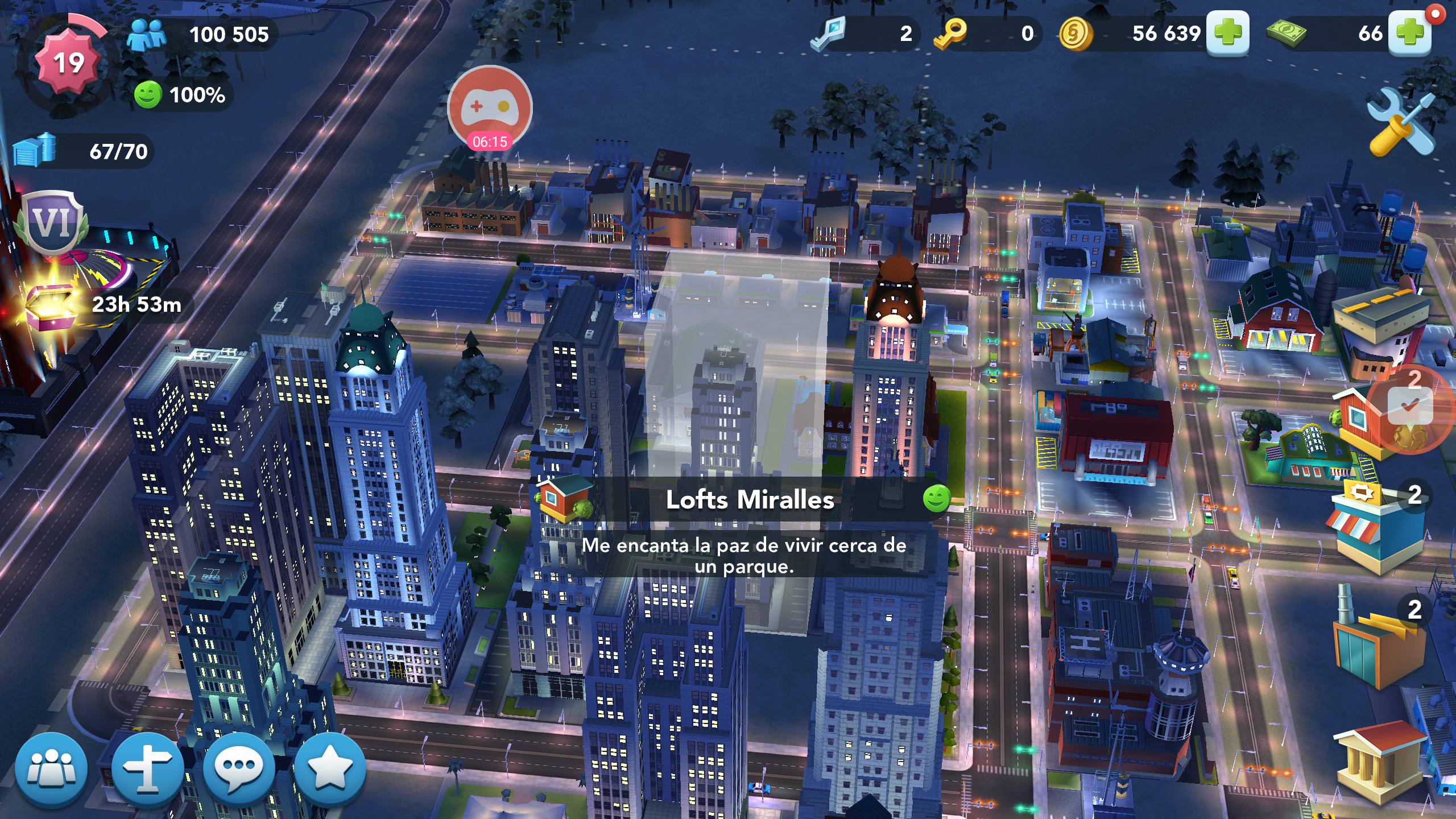Tap the population citizens icon
Viewport: 1456px width, 819px height.
point(146,34)
